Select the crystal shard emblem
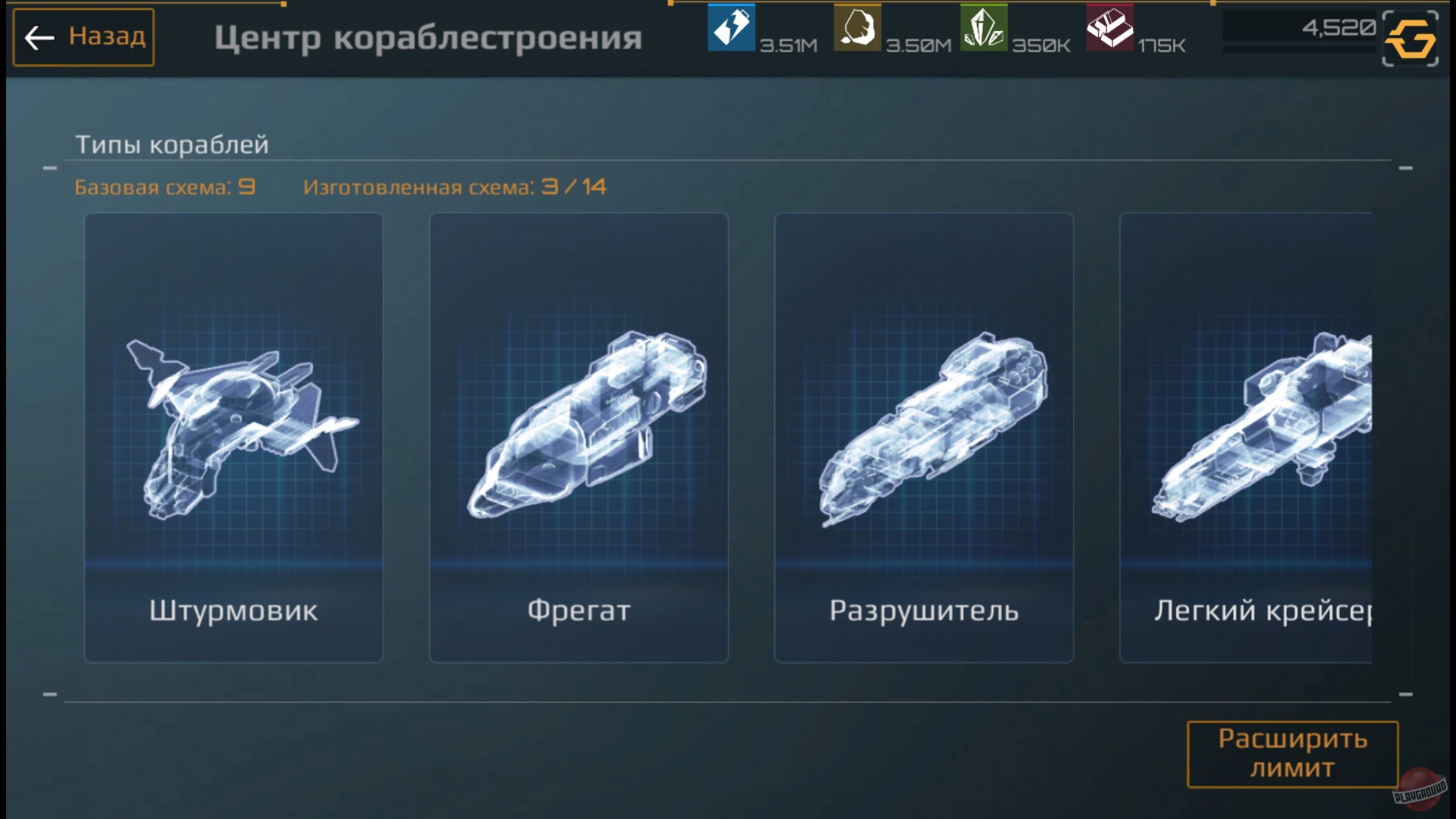The height and width of the screenshot is (819, 1456). click(x=982, y=29)
